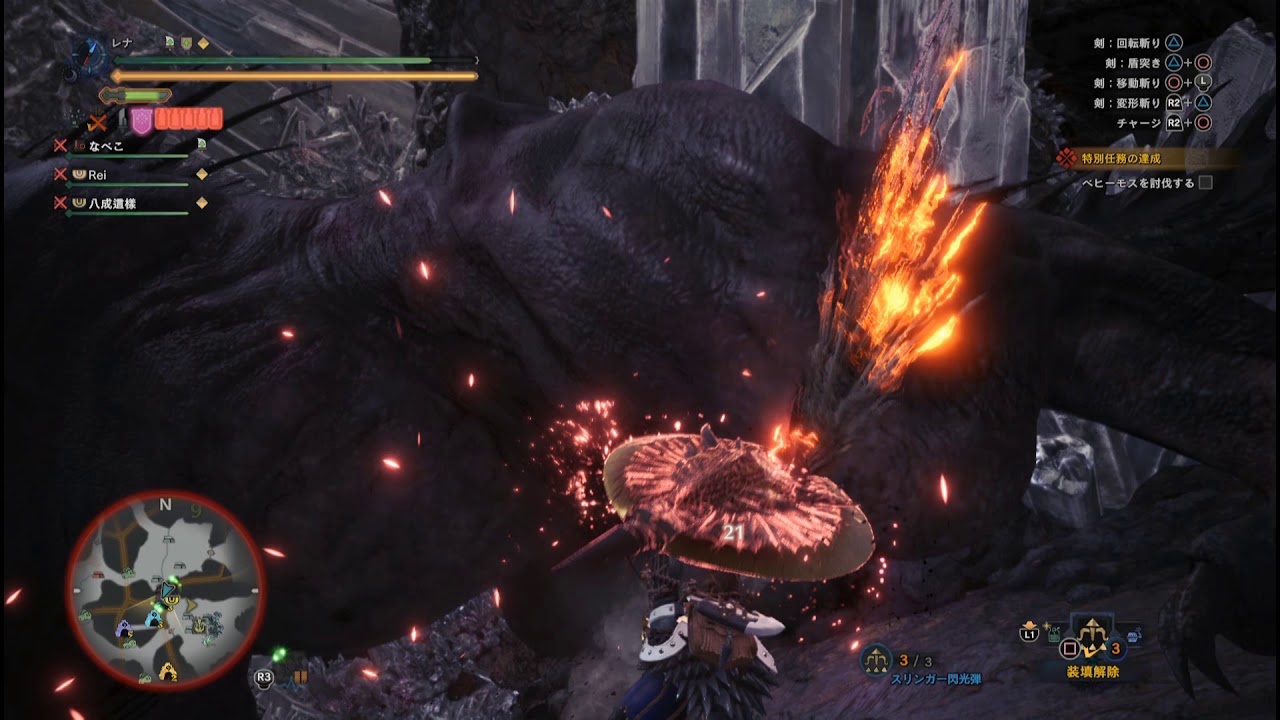Select the slinger flash pod icon
The height and width of the screenshot is (720, 1280).
point(876,659)
